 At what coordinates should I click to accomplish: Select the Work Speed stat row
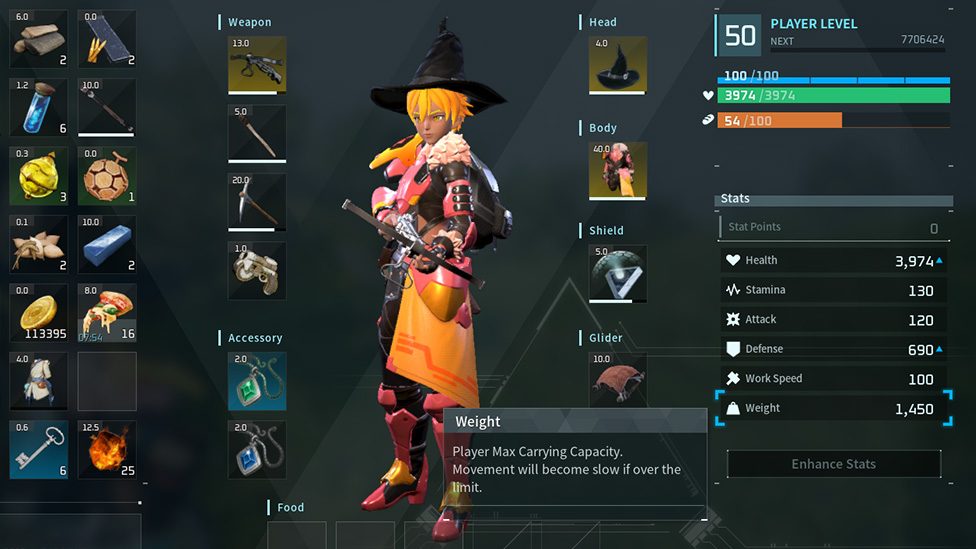[833, 379]
